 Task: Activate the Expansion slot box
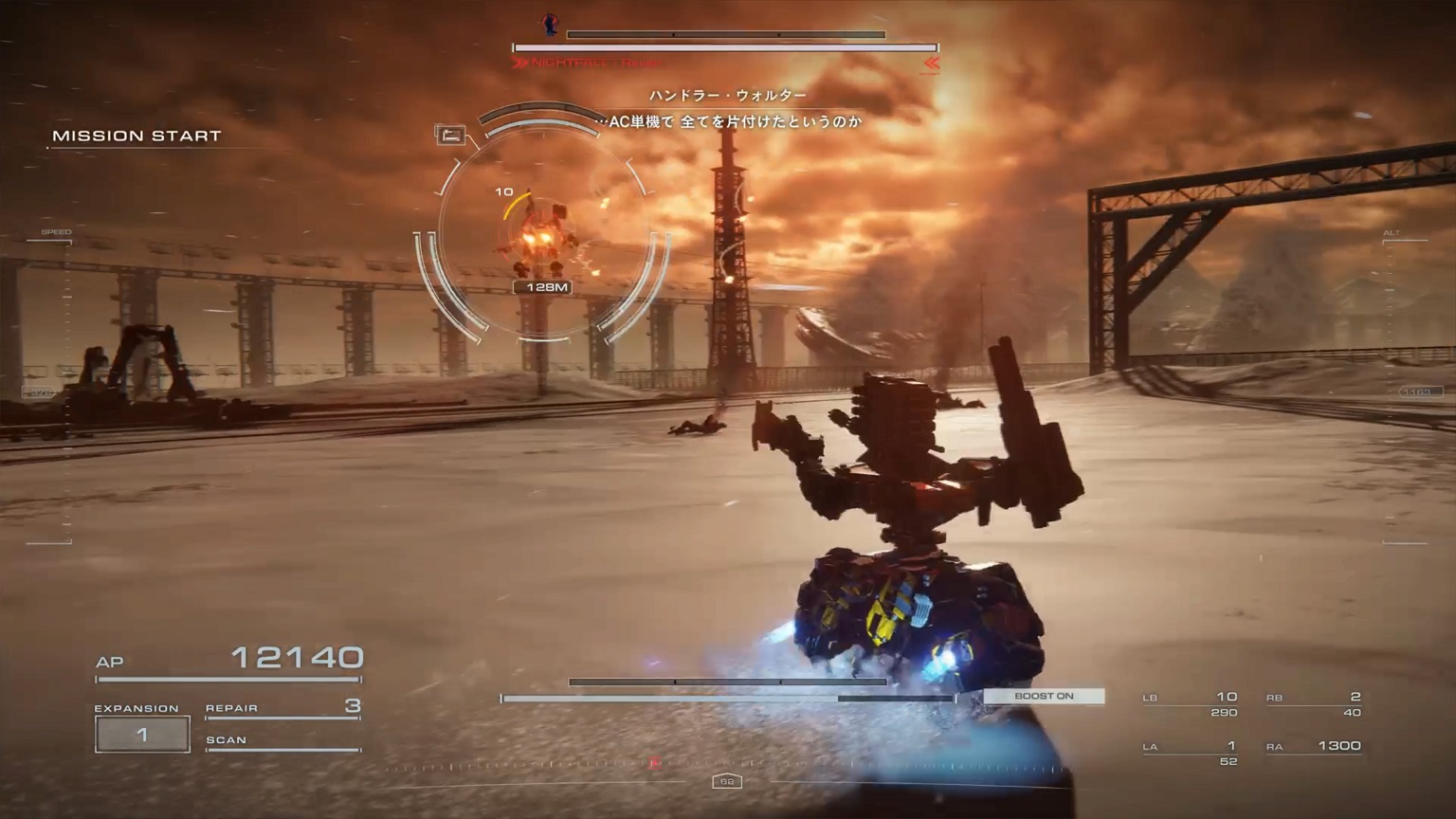point(142,734)
